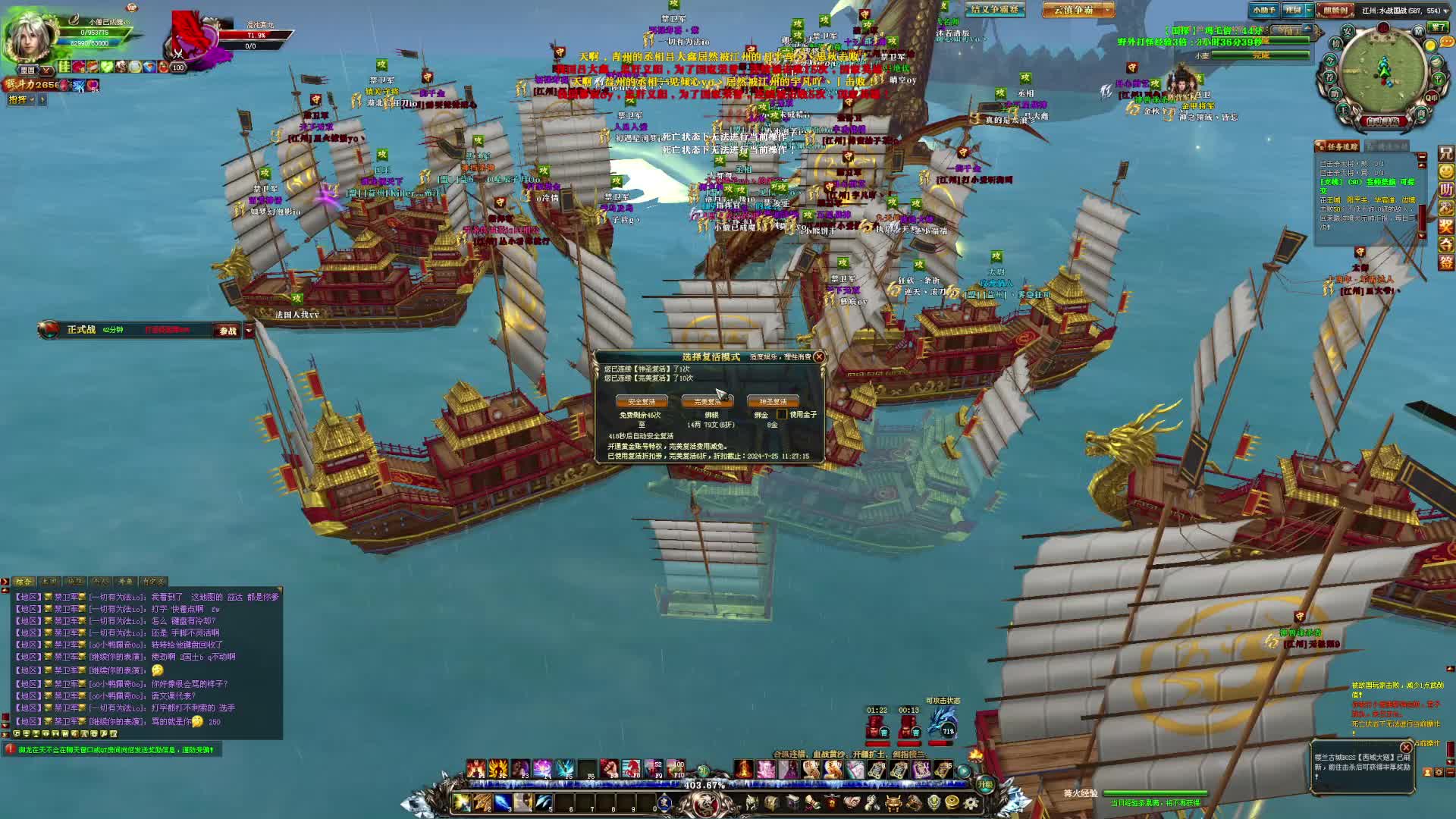Click the 麒麟阁 red button
Image resolution: width=1456 pixels, height=819 pixels.
1335,10
